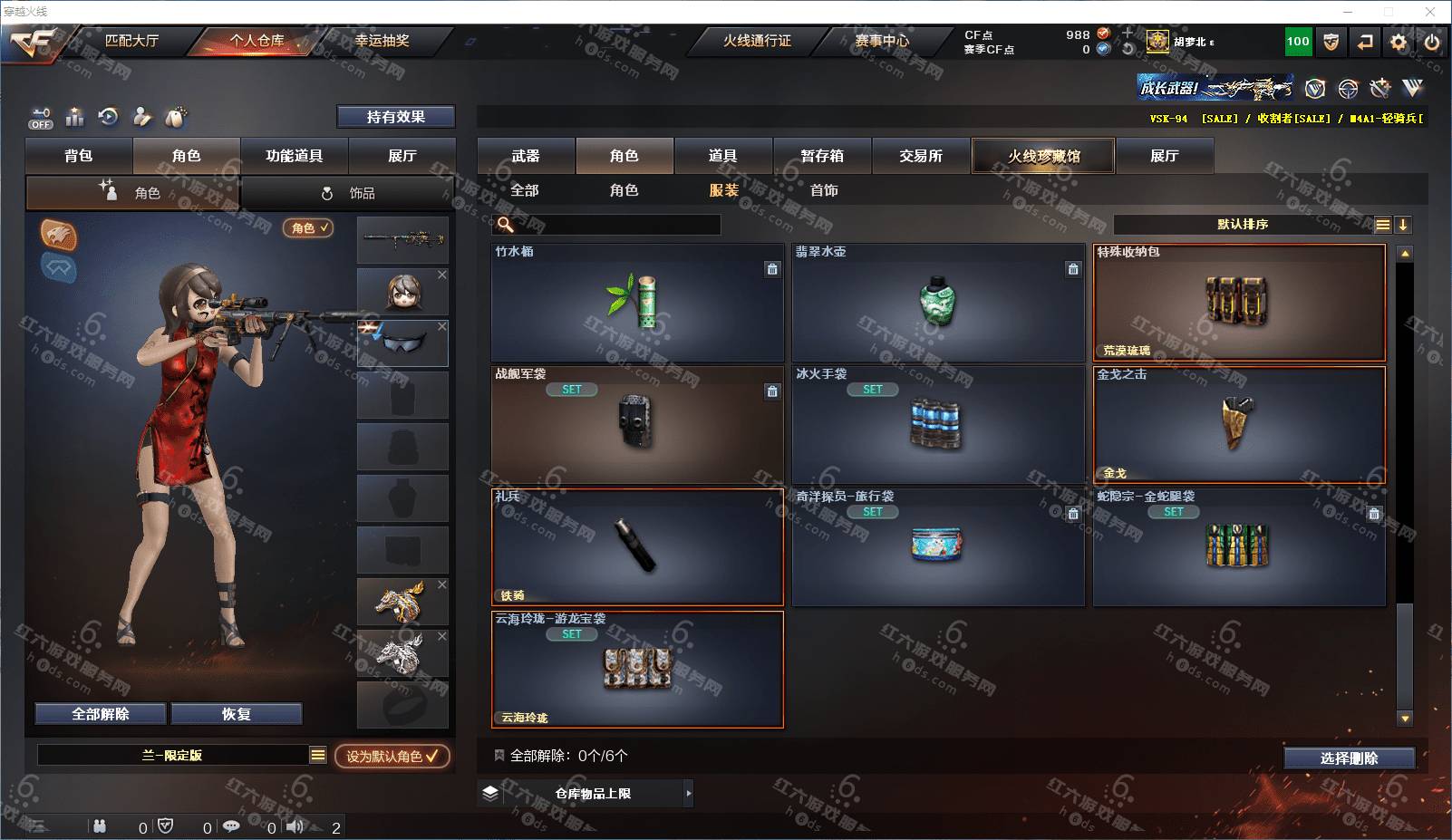
Task: Go to 幸运抽奖 lucky draw
Action: click(382, 41)
